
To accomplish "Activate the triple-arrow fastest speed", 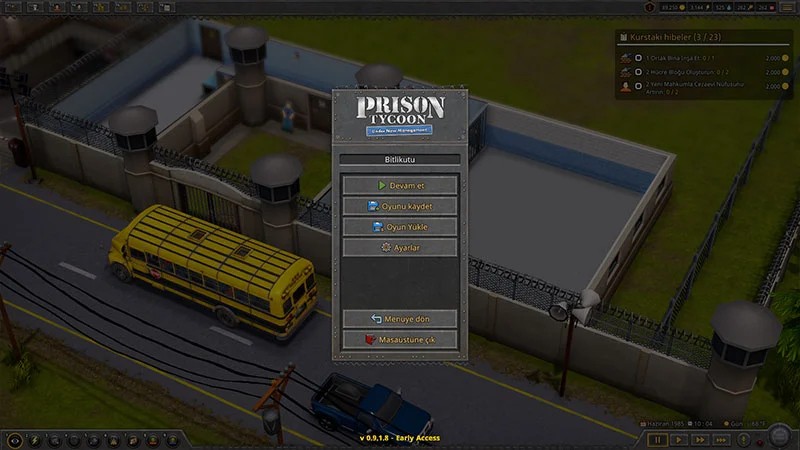I will tap(723, 439).
